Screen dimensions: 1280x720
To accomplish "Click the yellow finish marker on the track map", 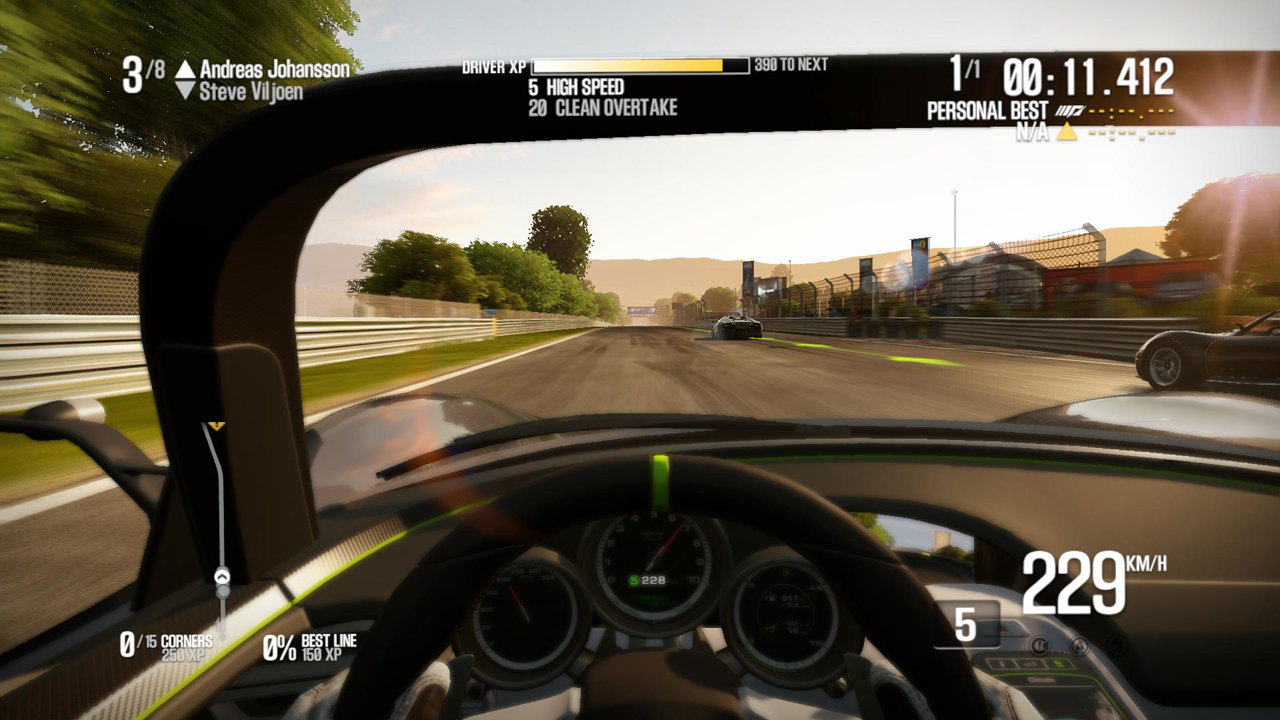I will tap(216, 426).
